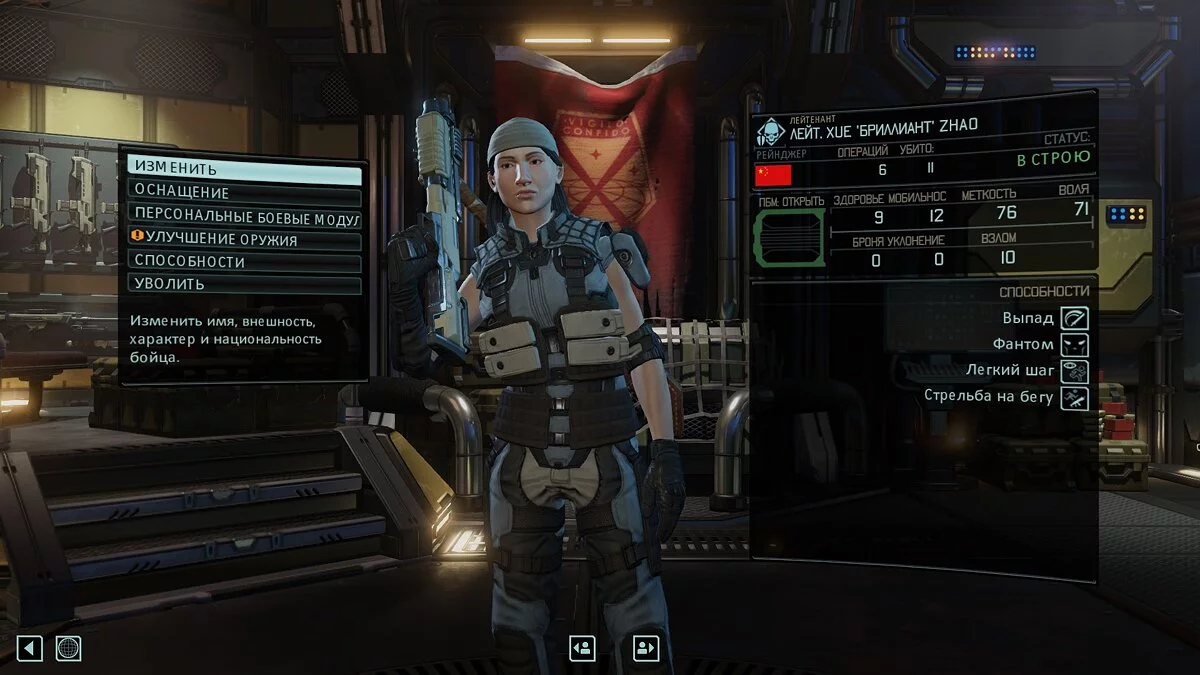Open ПЕРСОНАЛЬНЫЕ БОЕВЫЕ МОДУЛИ entry
The width and height of the screenshot is (1200, 675).
[244, 216]
